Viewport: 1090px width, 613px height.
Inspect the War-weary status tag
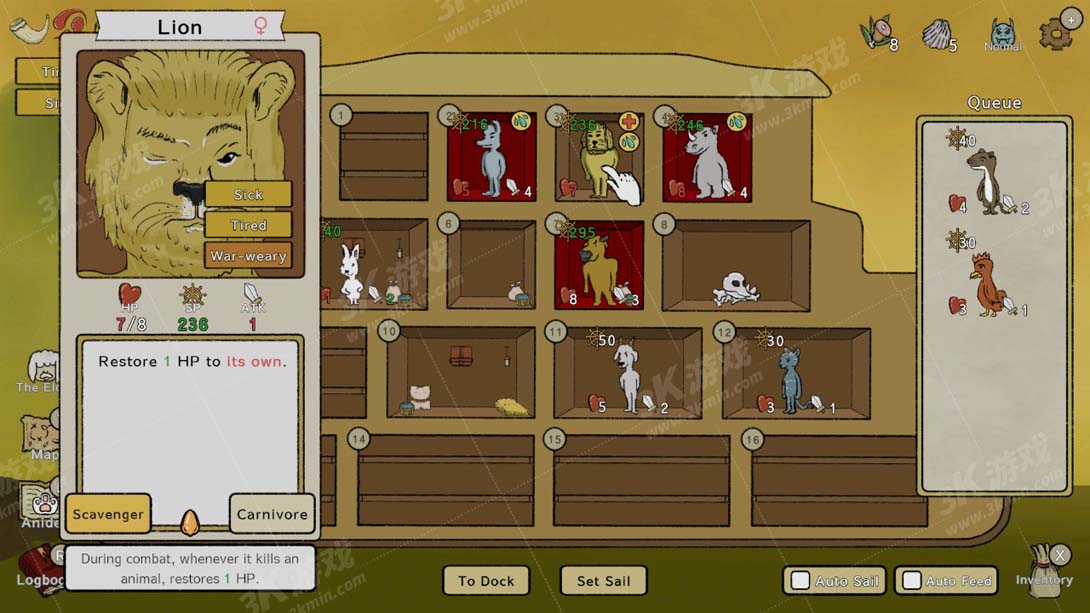[248, 256]
